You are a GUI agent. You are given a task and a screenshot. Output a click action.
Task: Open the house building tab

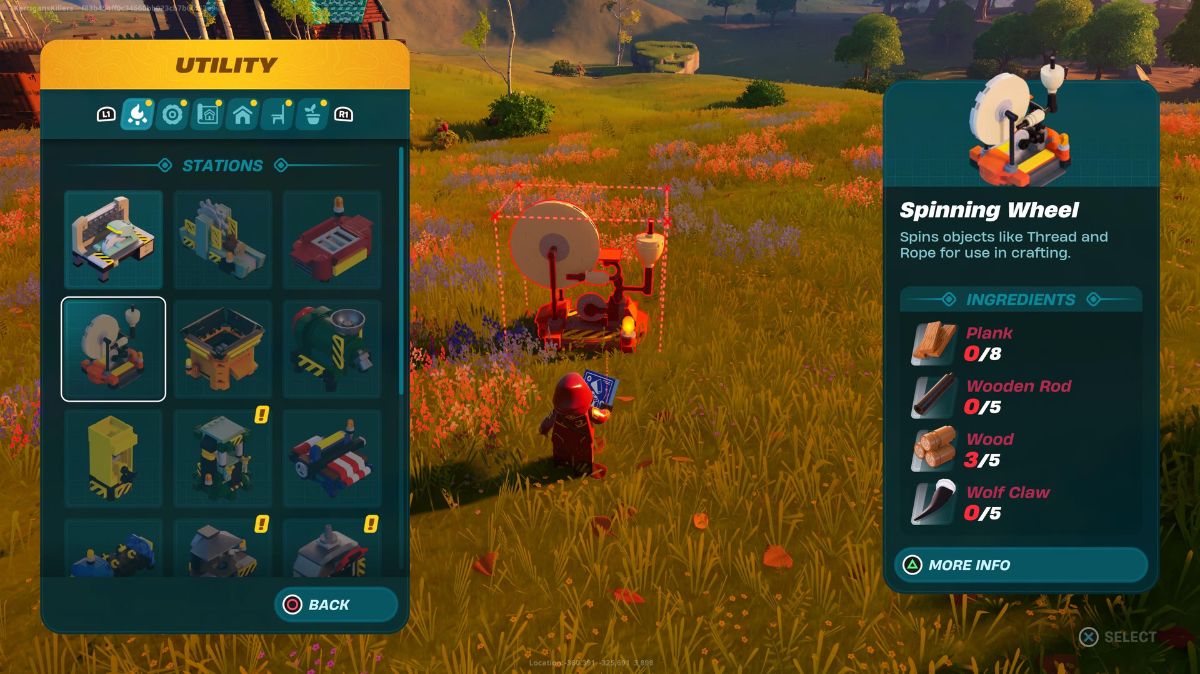[242, 115]
